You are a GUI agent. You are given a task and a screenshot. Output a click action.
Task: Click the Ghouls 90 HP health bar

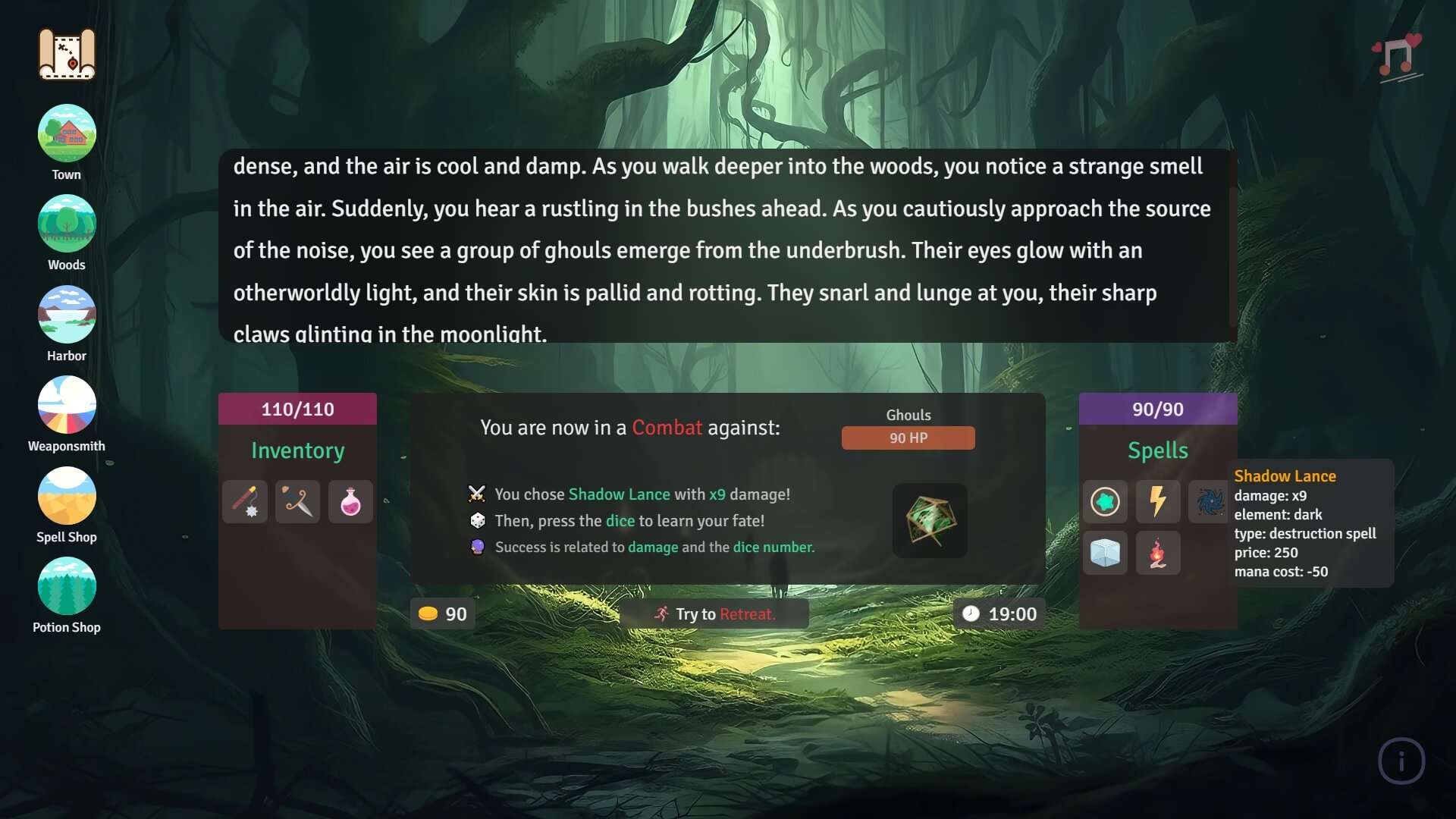(908, 438)
